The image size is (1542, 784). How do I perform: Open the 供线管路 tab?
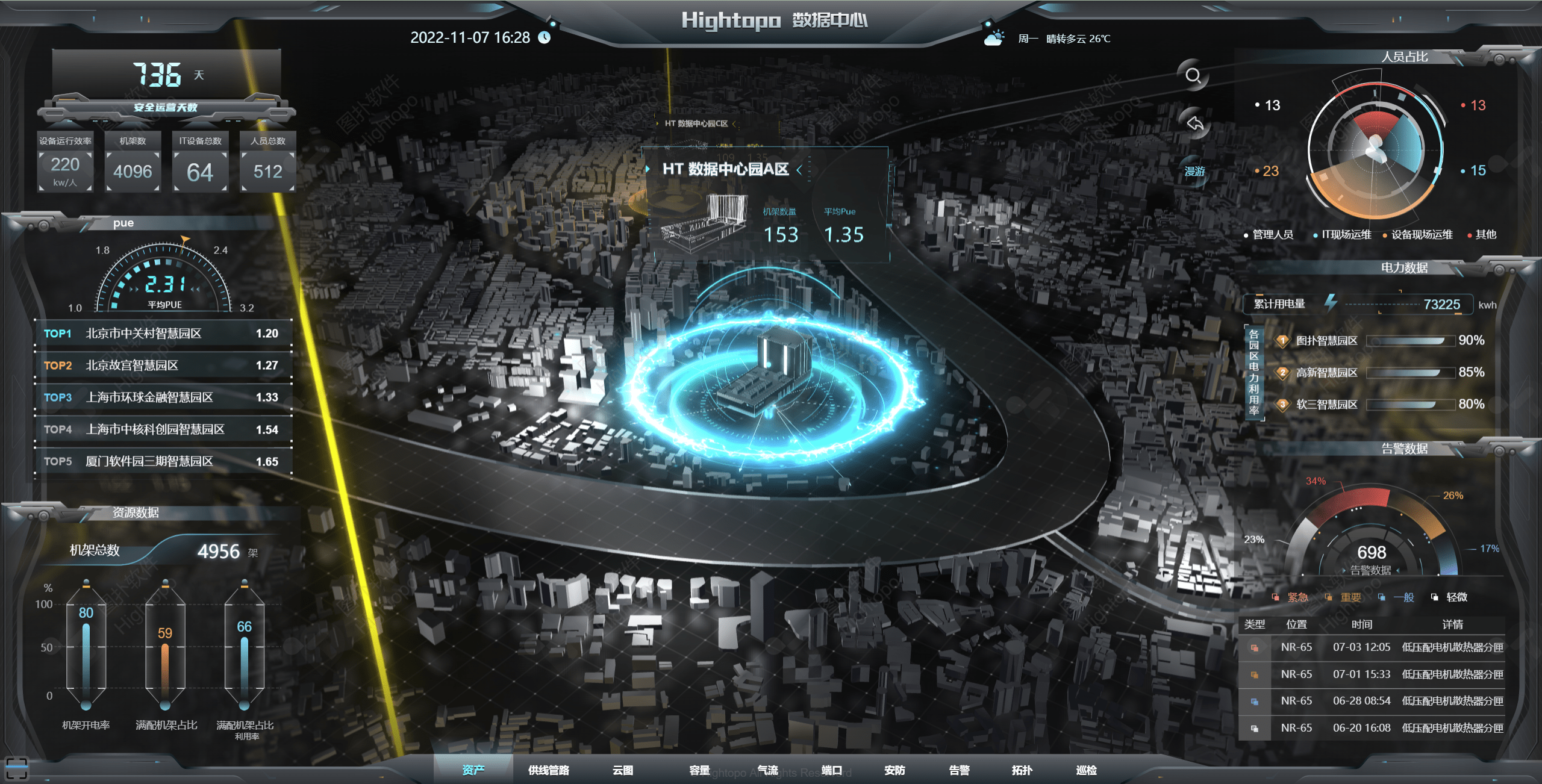pos(548,770)
